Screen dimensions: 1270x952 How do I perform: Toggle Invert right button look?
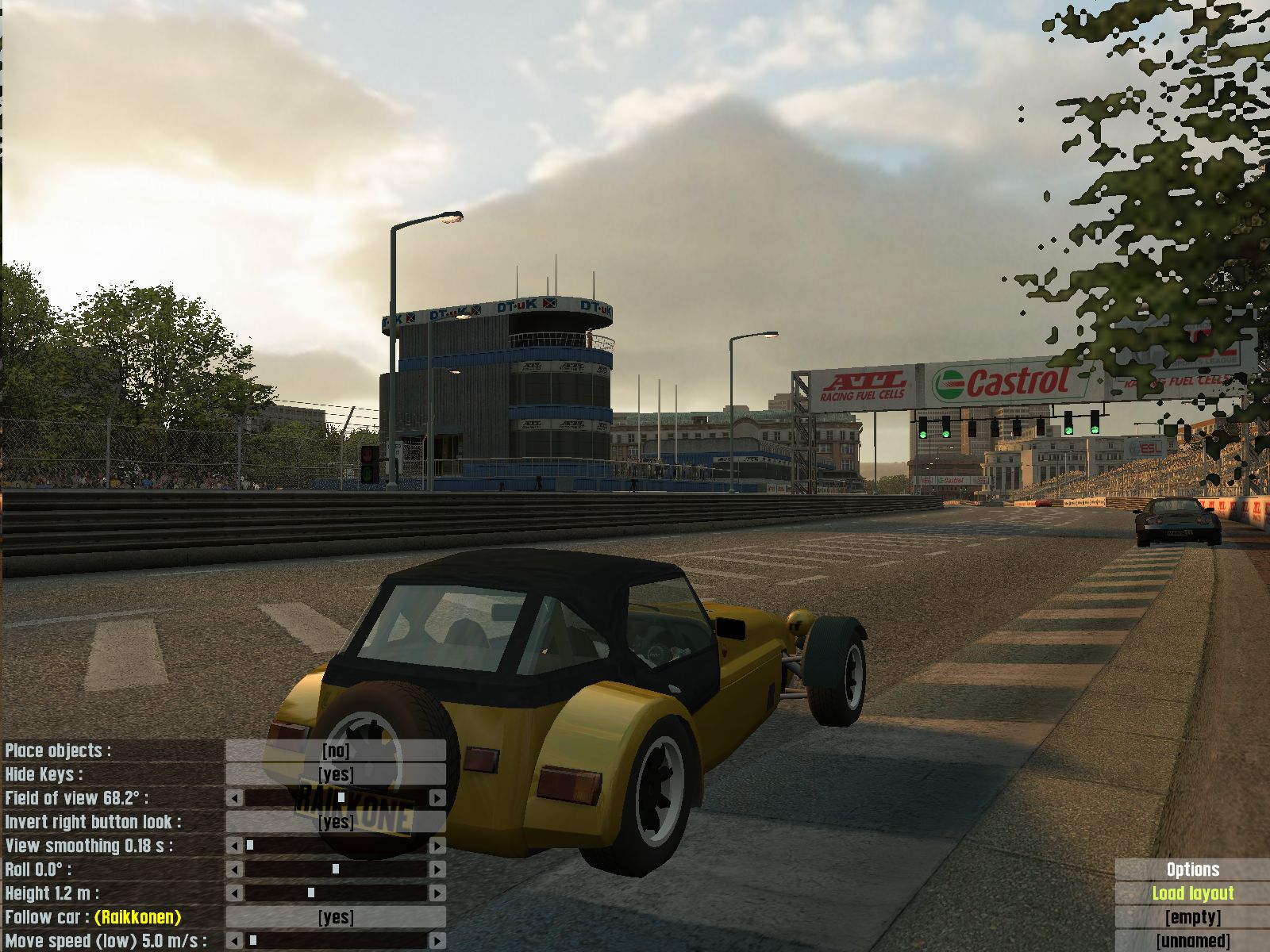(x=336, y=822)
